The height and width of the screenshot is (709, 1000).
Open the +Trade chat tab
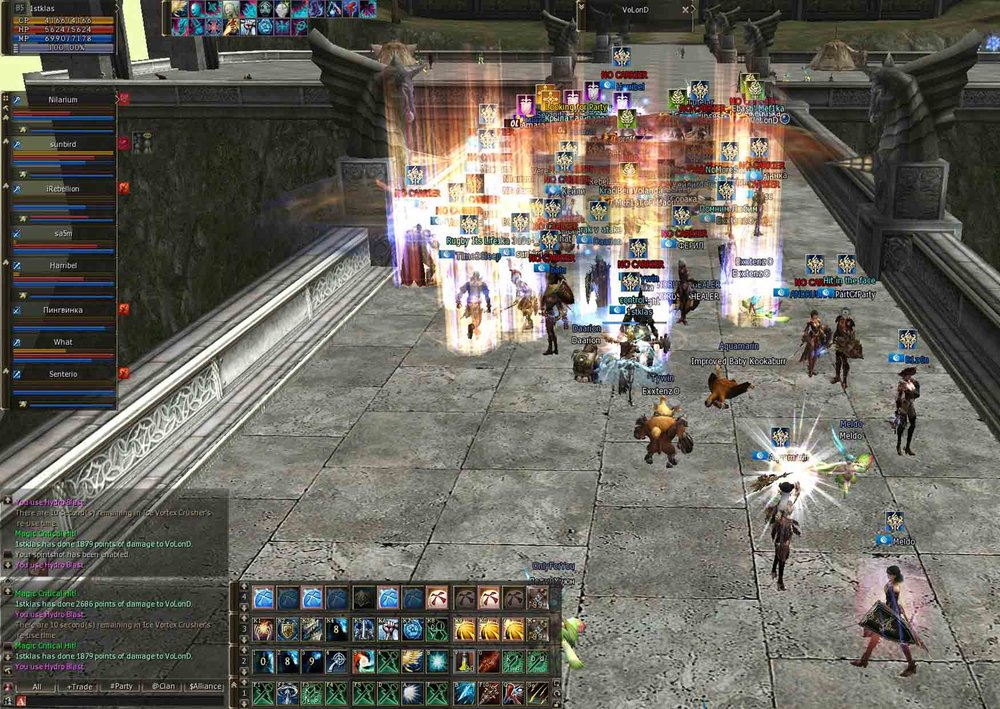coord(79,687)
